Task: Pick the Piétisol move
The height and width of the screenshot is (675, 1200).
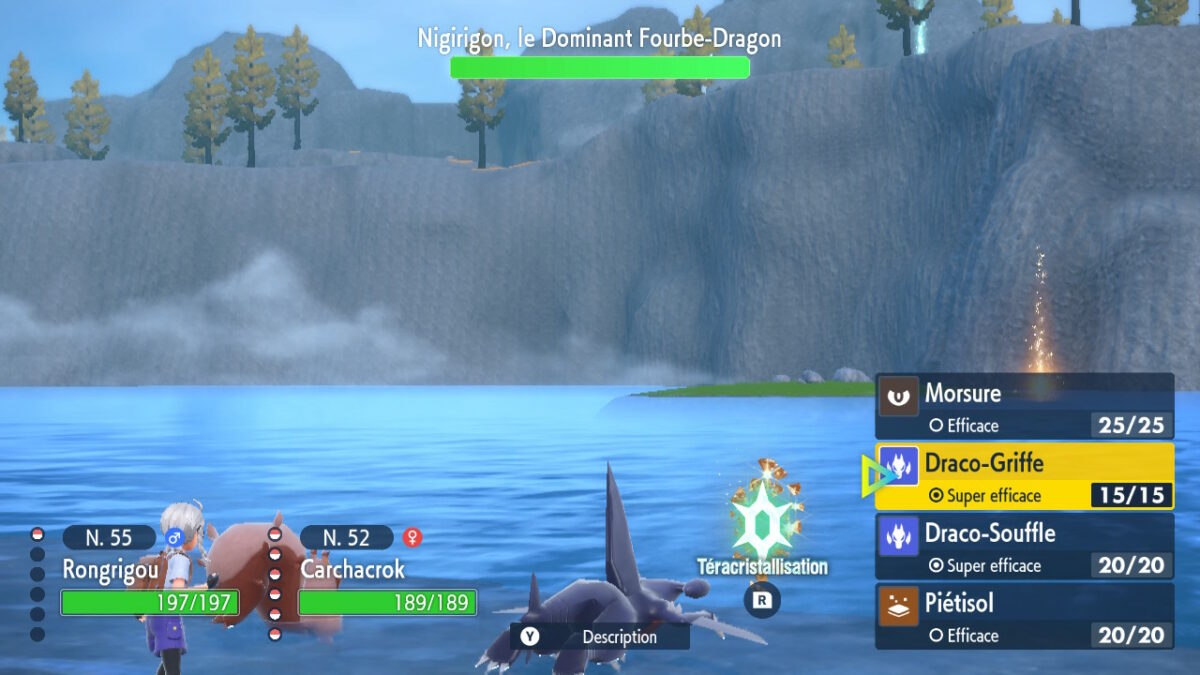Action: pos(1024,617)
